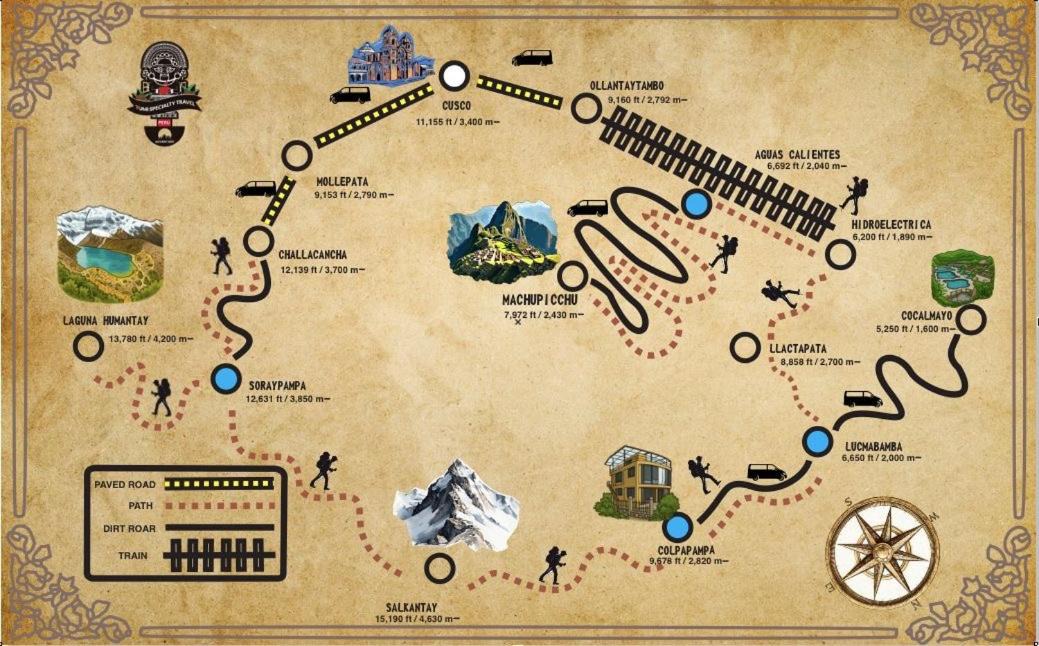This screenshot has height=646, width=1039.
Task: Select the Llactapata waypoint circle
Action: (745, 347)
